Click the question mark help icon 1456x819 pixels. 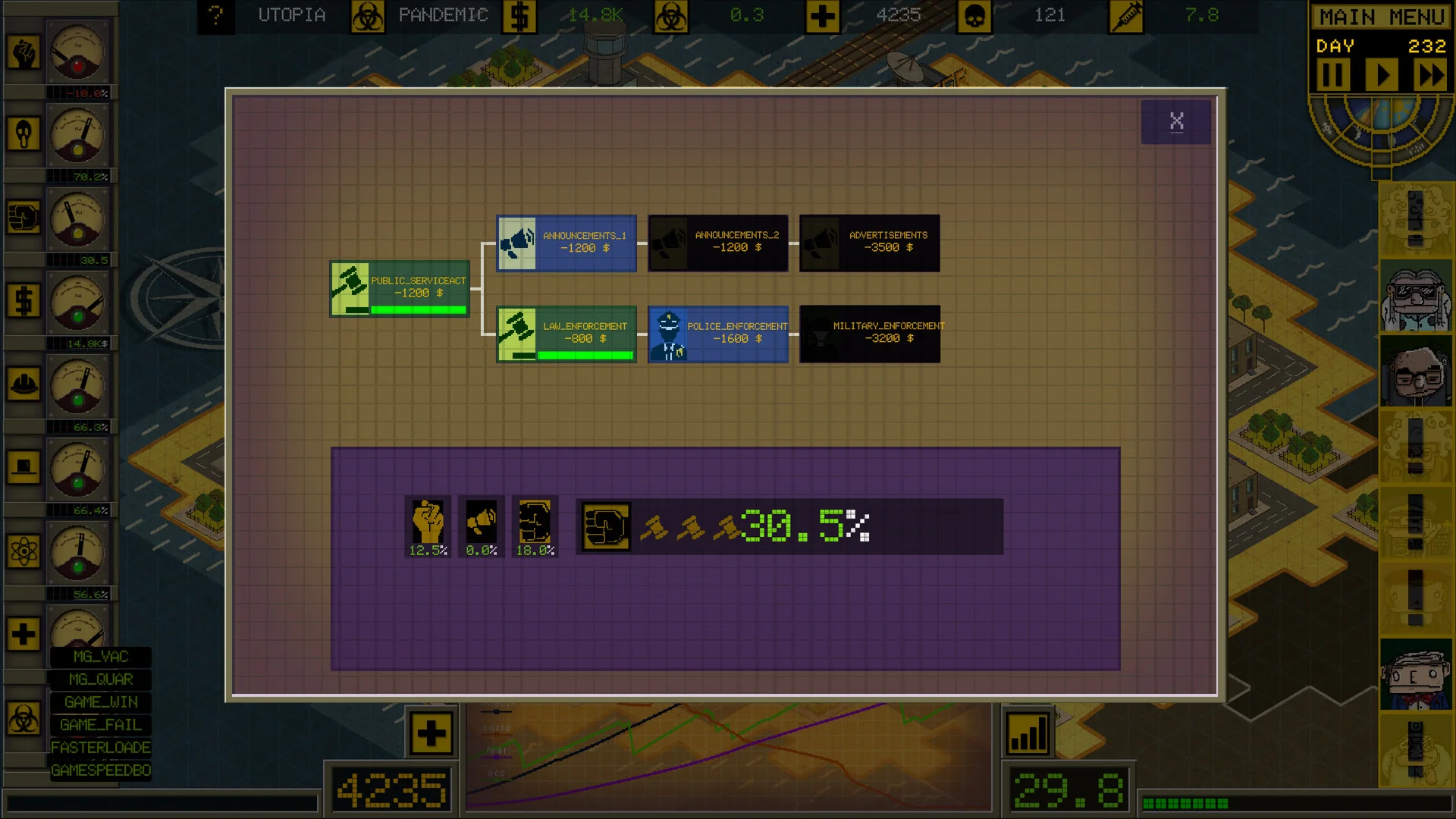216,15
